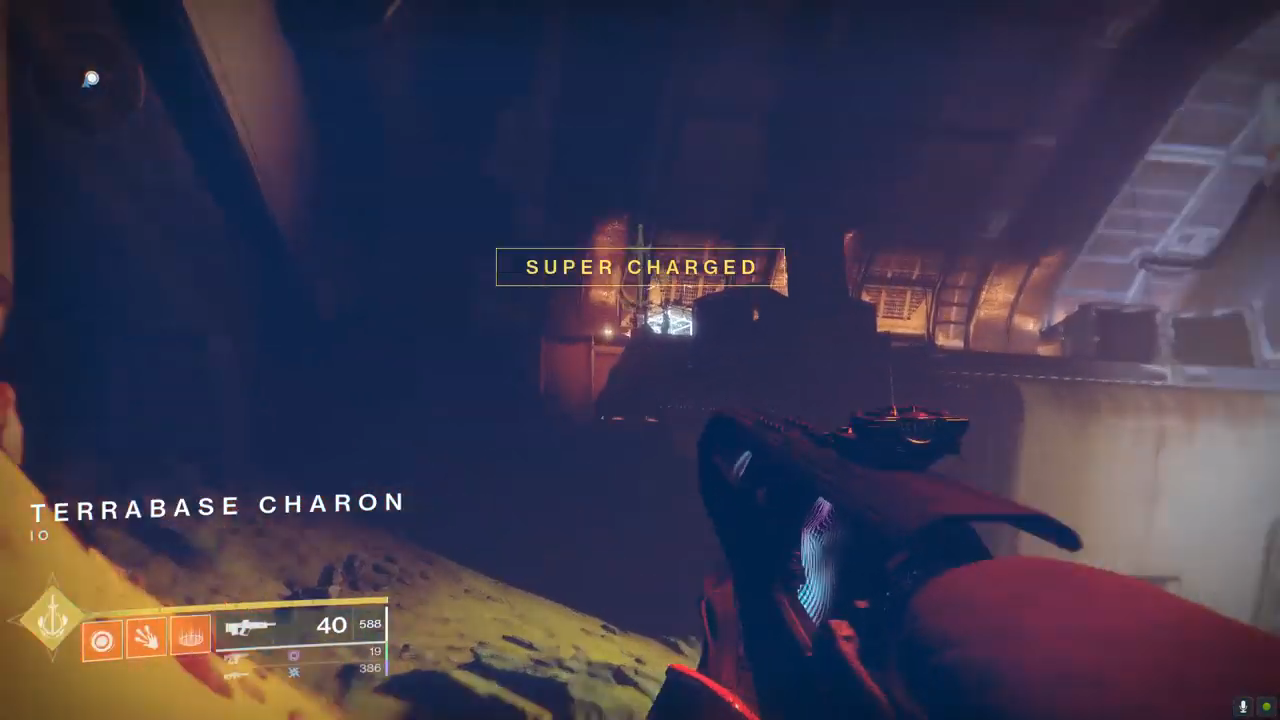Select the equipped rifle weapon icon

pyautogui.click(x=250, y=628)
